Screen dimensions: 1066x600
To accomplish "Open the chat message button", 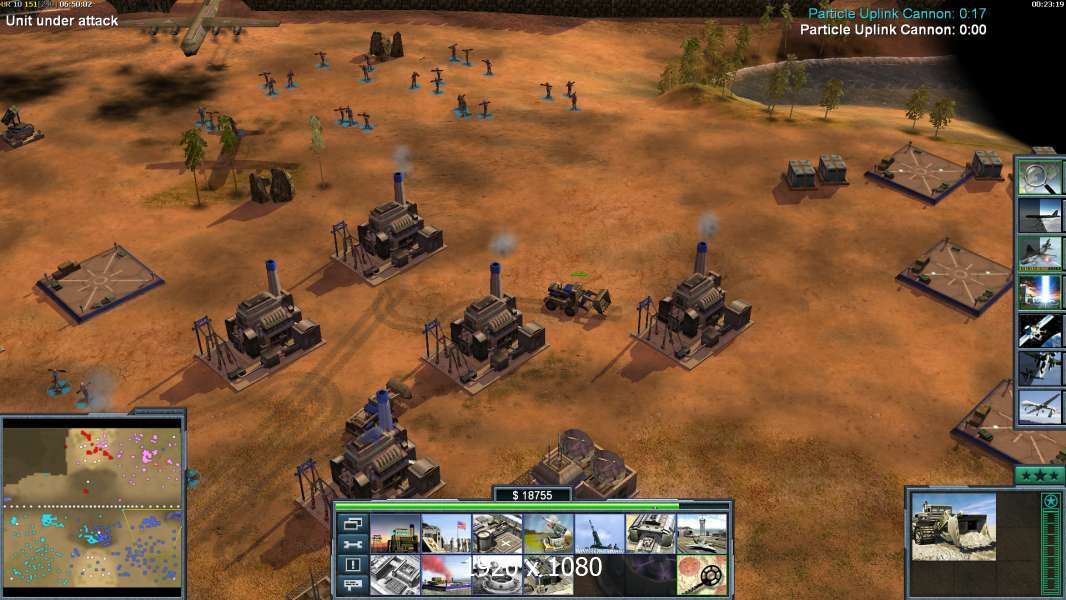I will [352, 586].
